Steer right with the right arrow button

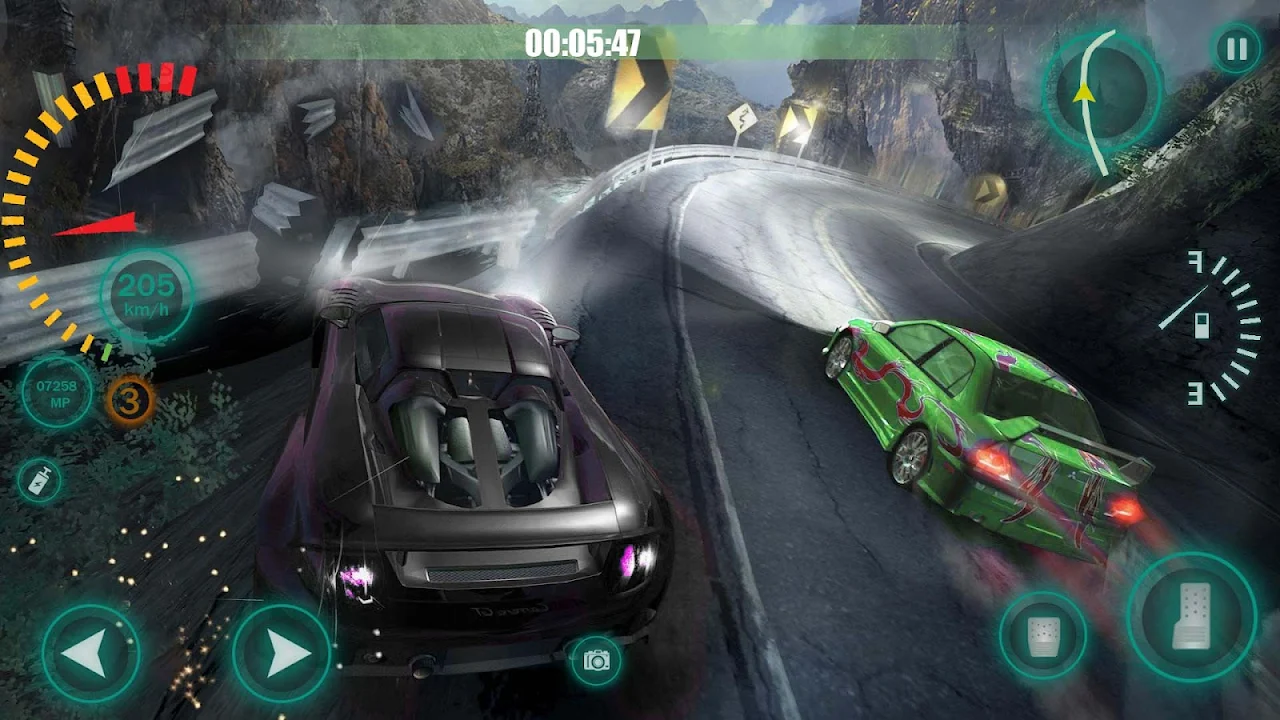point(282,654)
